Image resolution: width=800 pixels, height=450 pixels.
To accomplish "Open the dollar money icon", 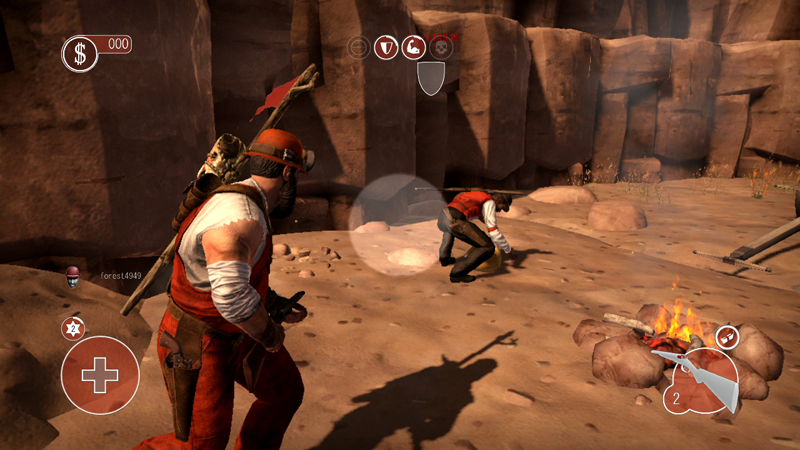I will click(x=78, y=54).
